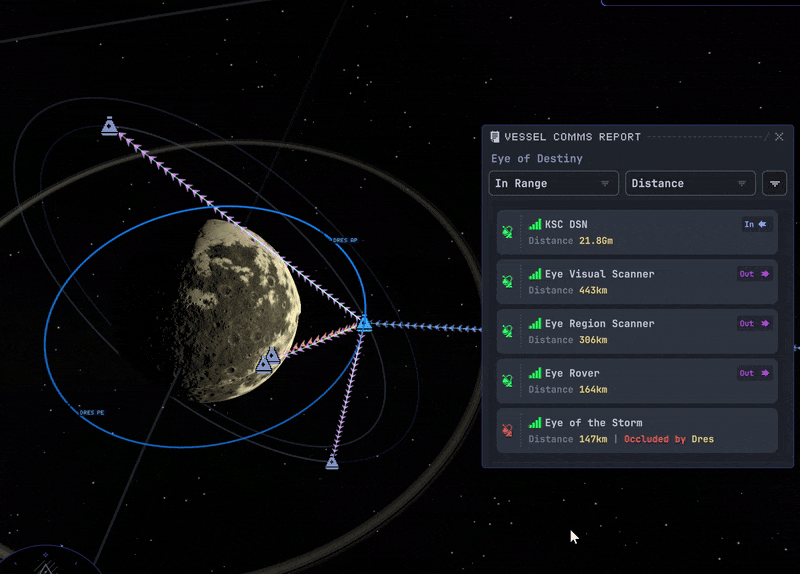Image resolution: width=800 pixels, height=574 pixels.
Task: Click the Out badge on Eye Rover
Action: [755, 373]
